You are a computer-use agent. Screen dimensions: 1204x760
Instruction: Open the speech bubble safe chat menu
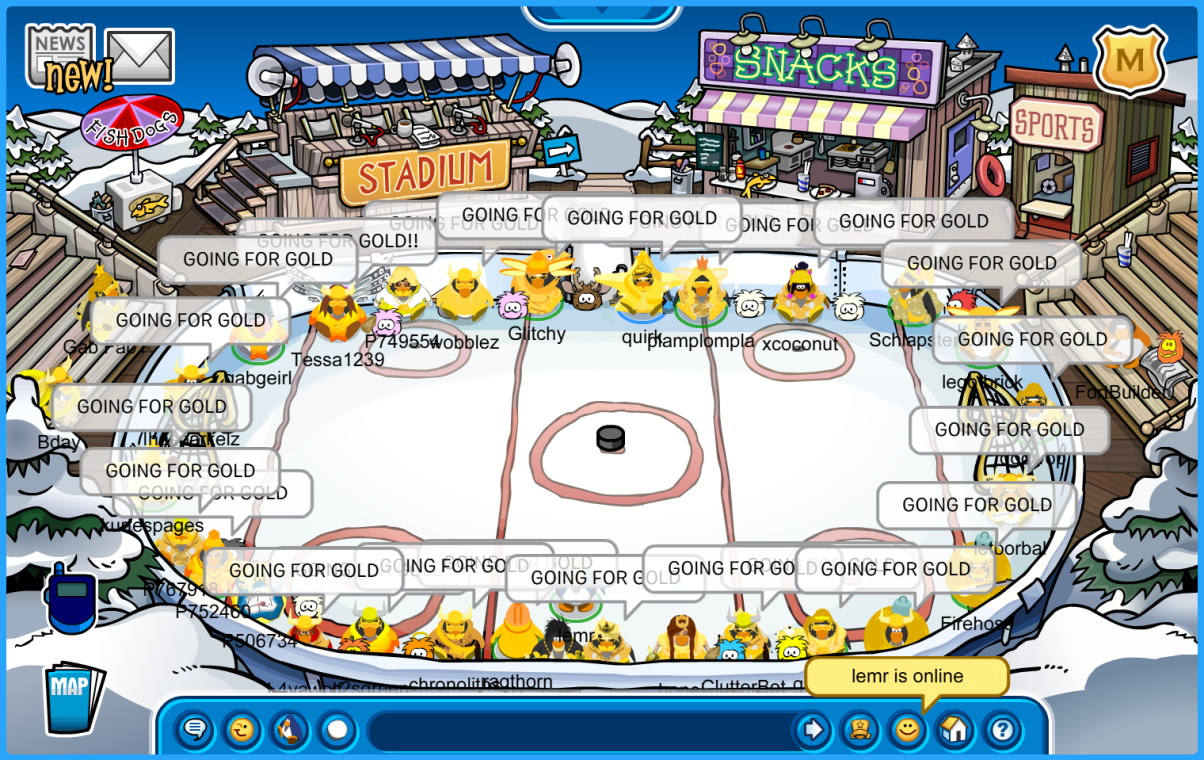pos(195,730)
